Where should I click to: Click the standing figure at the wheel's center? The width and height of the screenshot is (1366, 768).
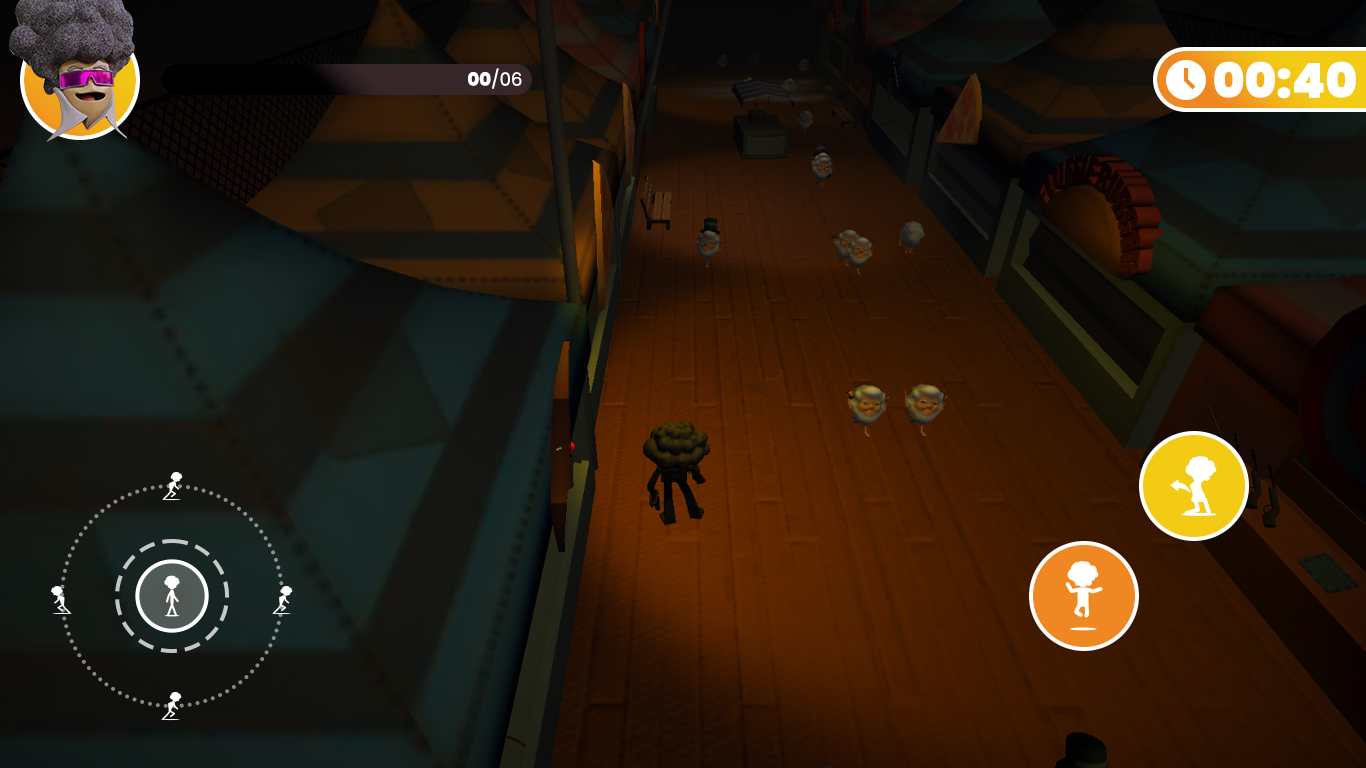(x=172, y=595)
